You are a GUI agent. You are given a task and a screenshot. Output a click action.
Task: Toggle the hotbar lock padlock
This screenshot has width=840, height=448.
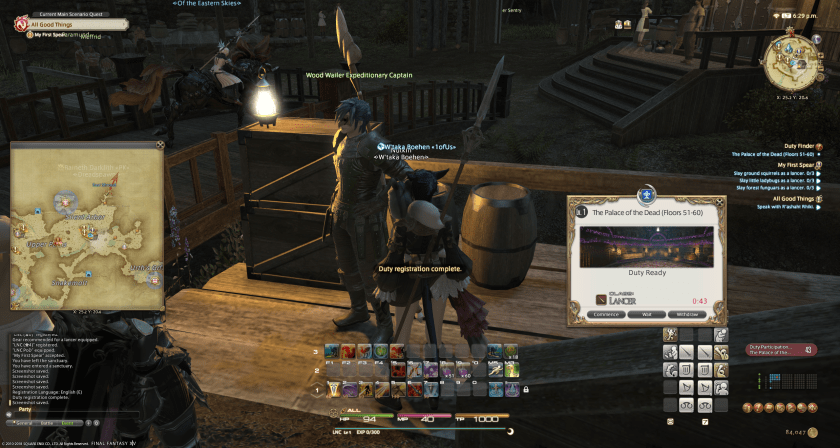coord(526,389)
